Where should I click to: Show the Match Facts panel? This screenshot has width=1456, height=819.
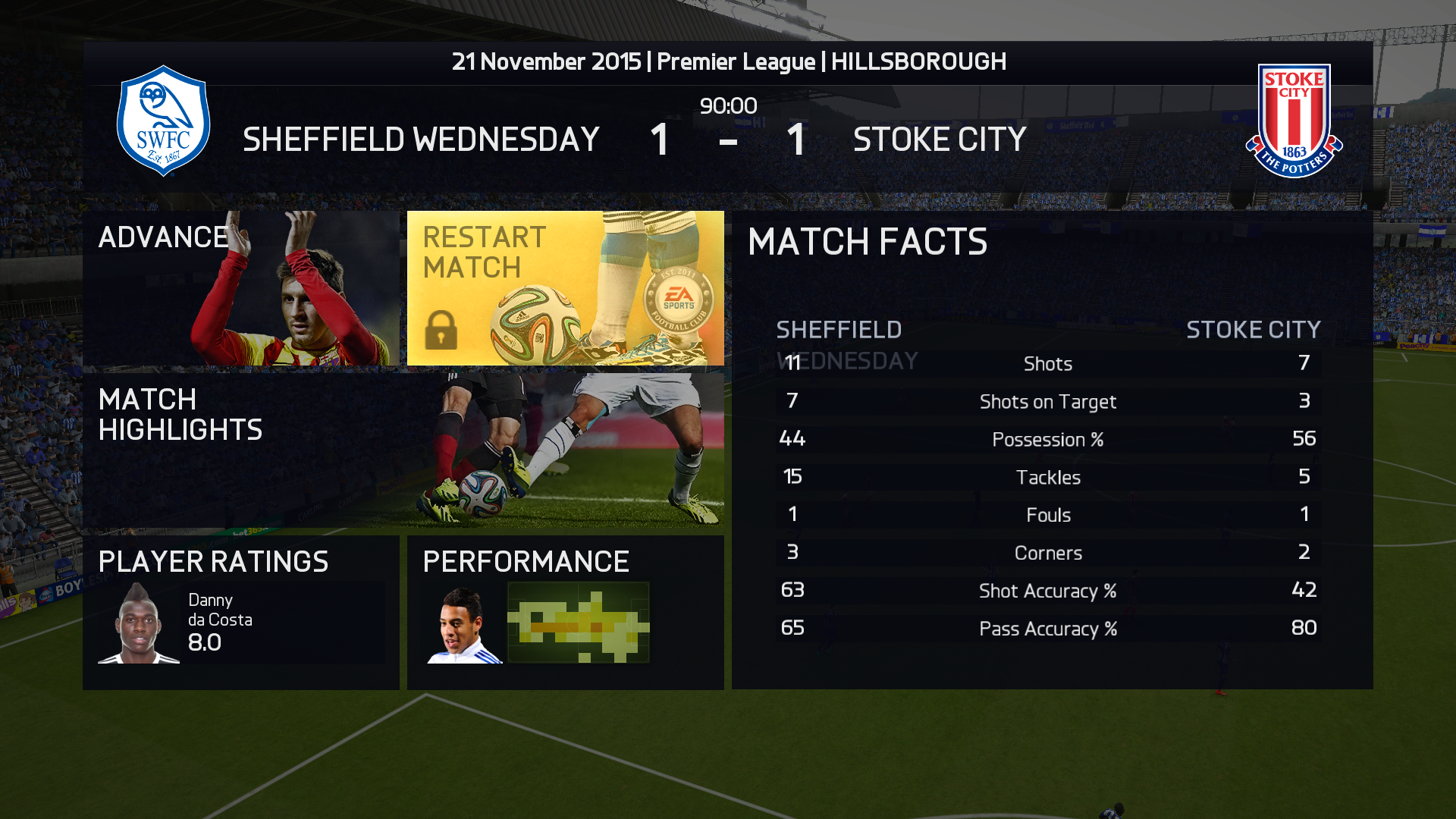1052,450
